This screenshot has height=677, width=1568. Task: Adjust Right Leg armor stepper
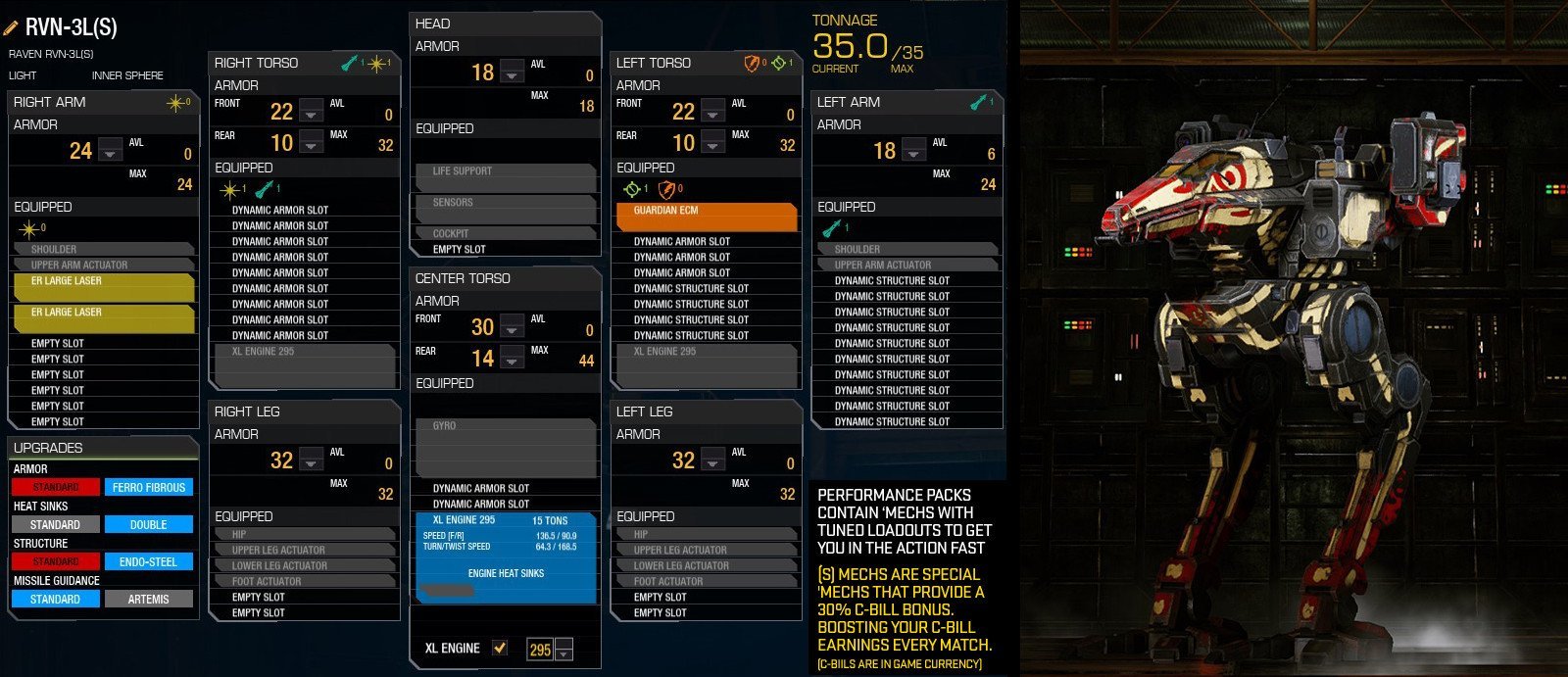tap(311, 460)
